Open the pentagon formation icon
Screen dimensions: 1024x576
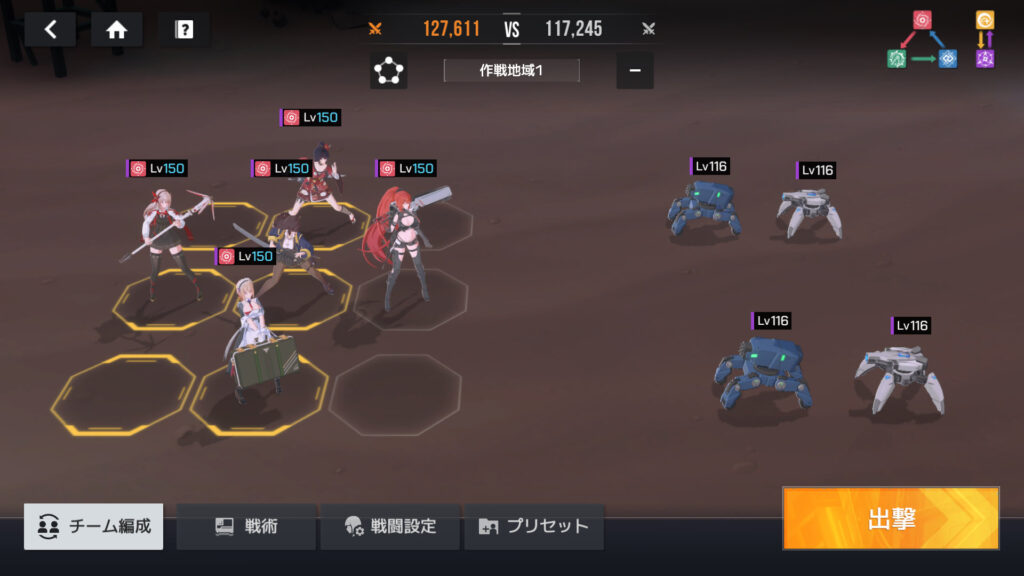pyautogui.click(x=388, y=70)
